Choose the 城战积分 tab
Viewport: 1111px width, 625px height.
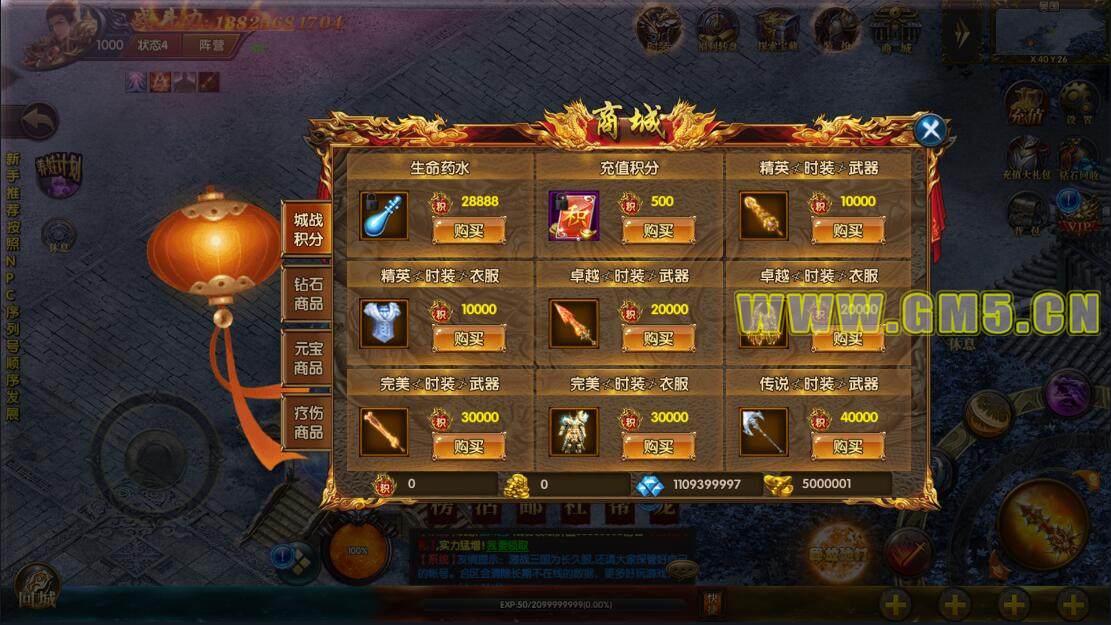click(x=308, y=229)
